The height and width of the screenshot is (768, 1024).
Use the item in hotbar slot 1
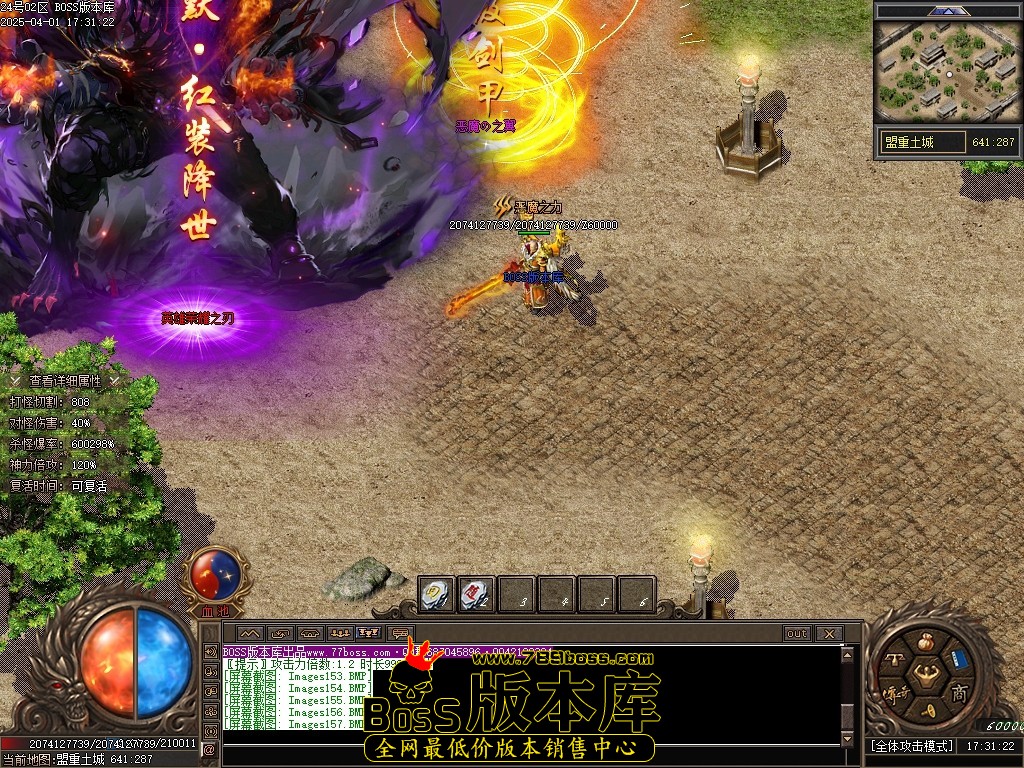tap(436, 595)
